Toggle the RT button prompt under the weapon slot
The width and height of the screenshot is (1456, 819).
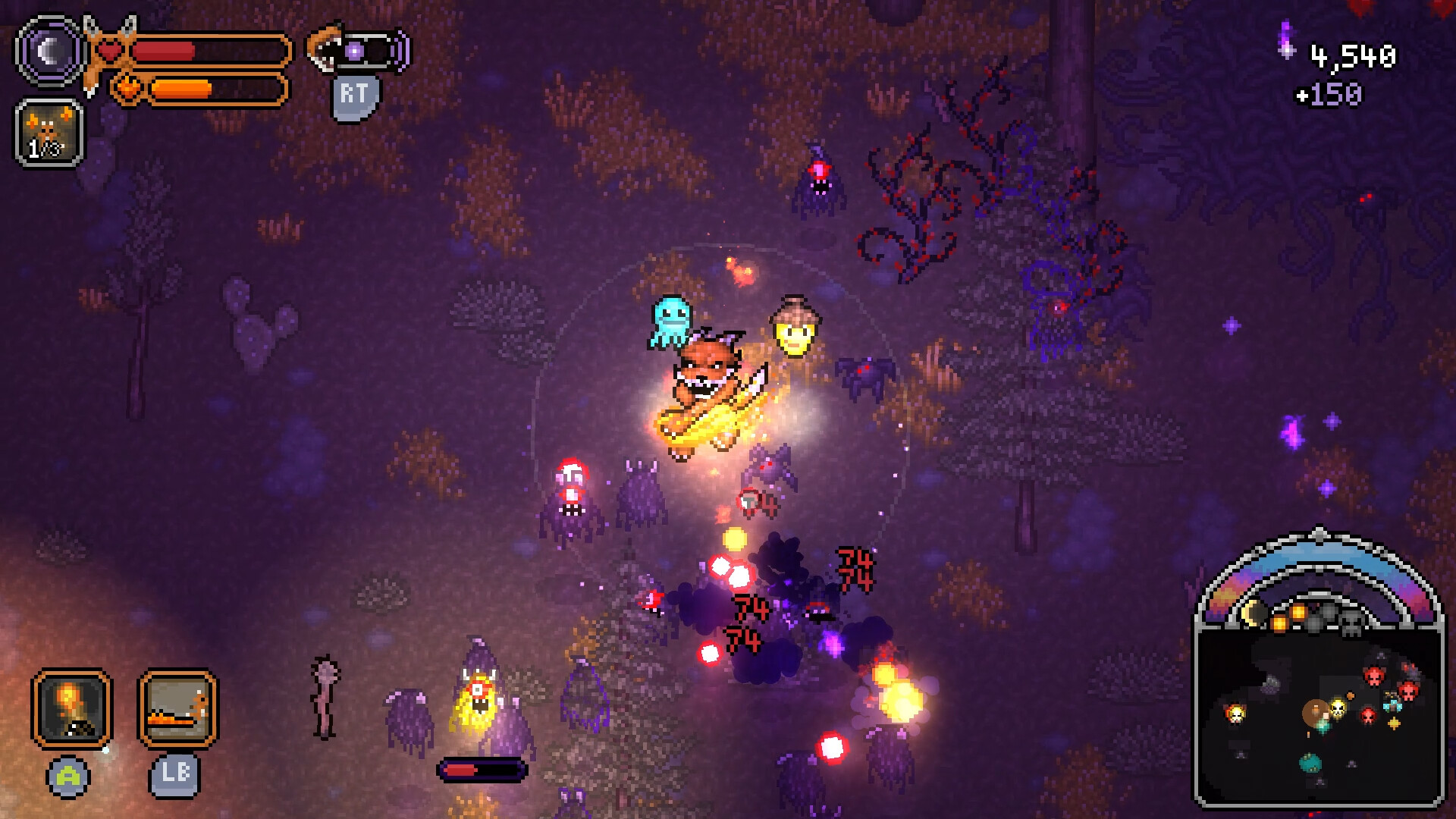(x=356, y=94)
